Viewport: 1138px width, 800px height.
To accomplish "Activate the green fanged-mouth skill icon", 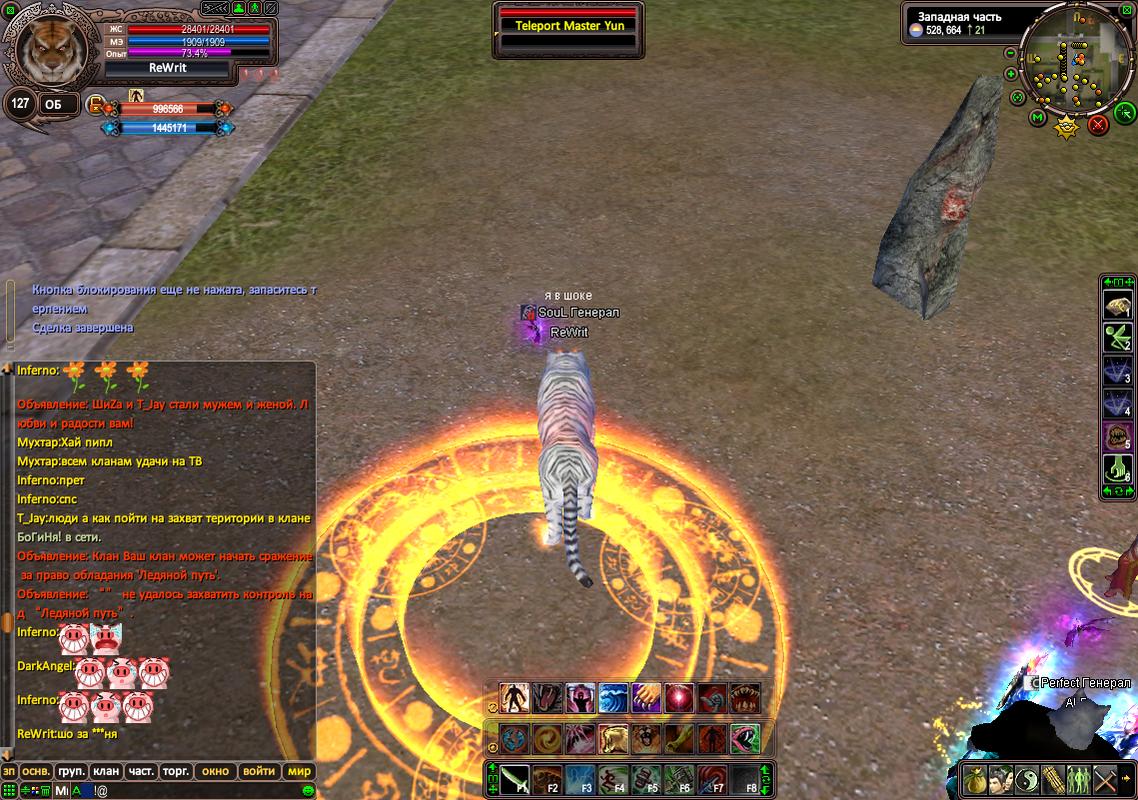I will [745, 739].
